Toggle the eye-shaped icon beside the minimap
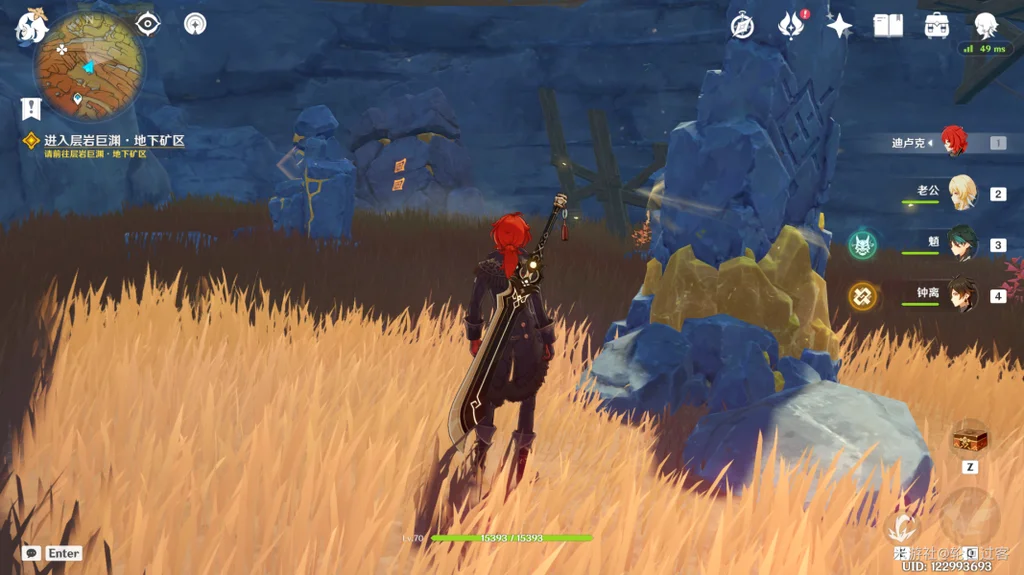Image resolution: width=1024 pixels, height=575 pixels. 148,23
